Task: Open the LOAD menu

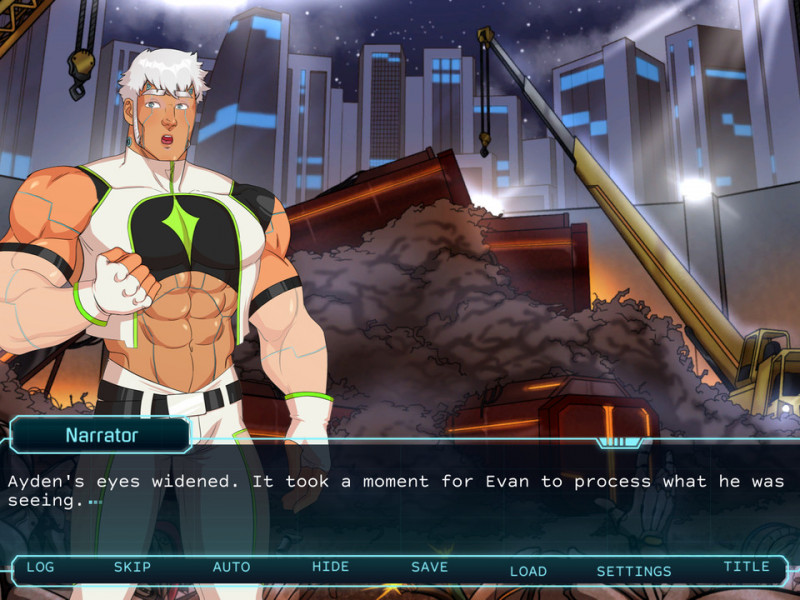Action: coord(528,571)
